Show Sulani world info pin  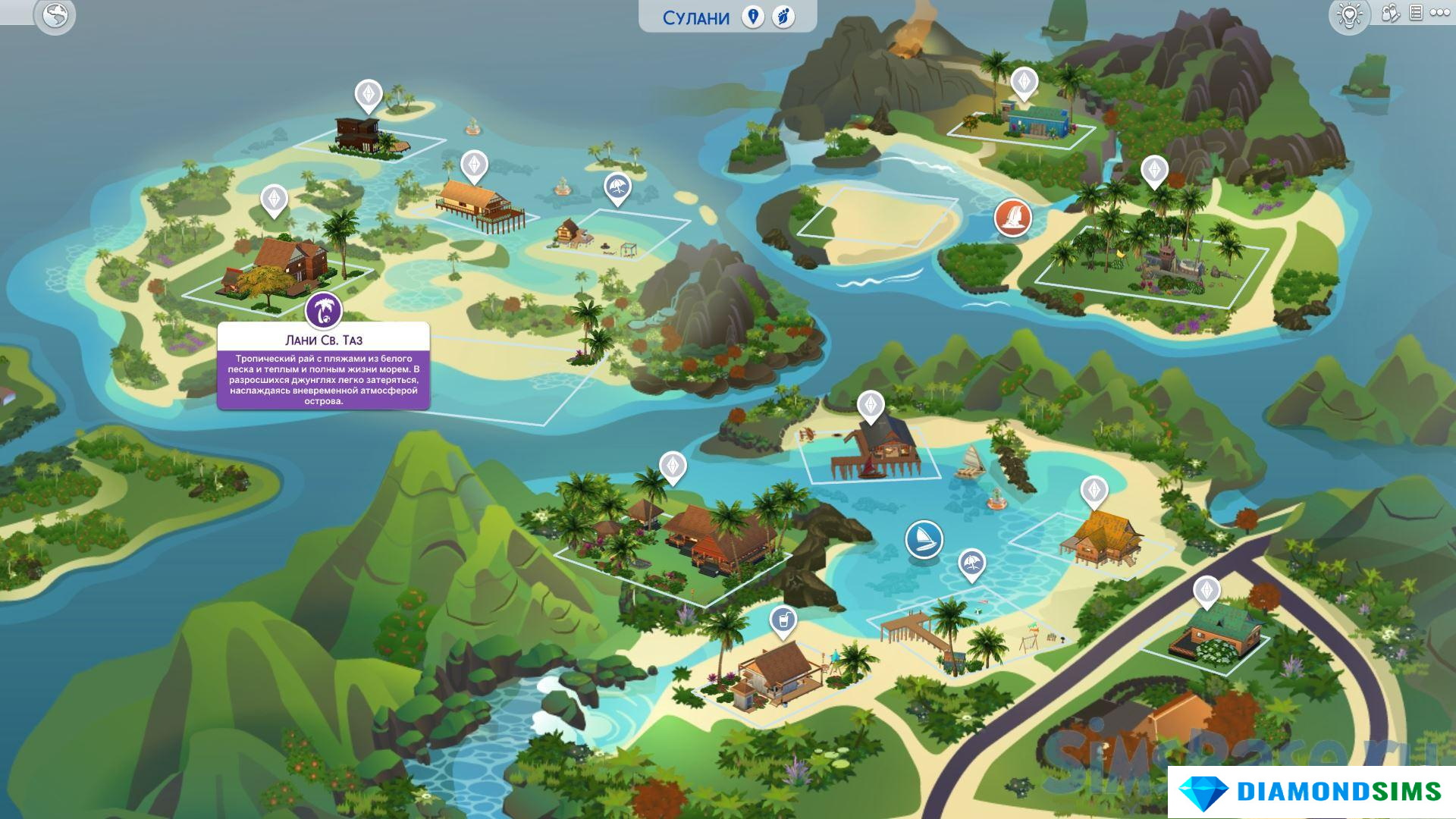click(x=752, y=17)
